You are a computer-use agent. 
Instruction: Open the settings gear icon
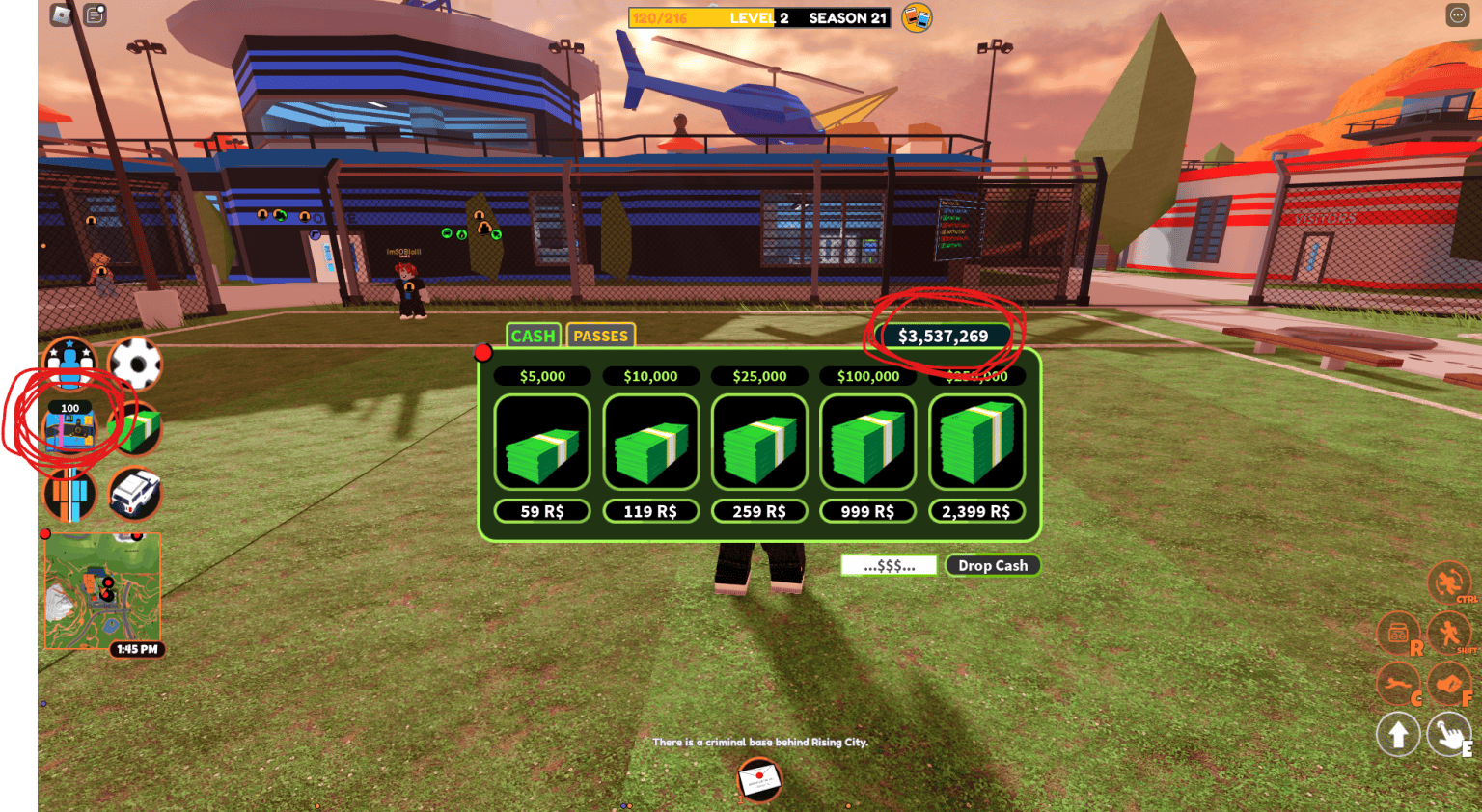point(135,365)
